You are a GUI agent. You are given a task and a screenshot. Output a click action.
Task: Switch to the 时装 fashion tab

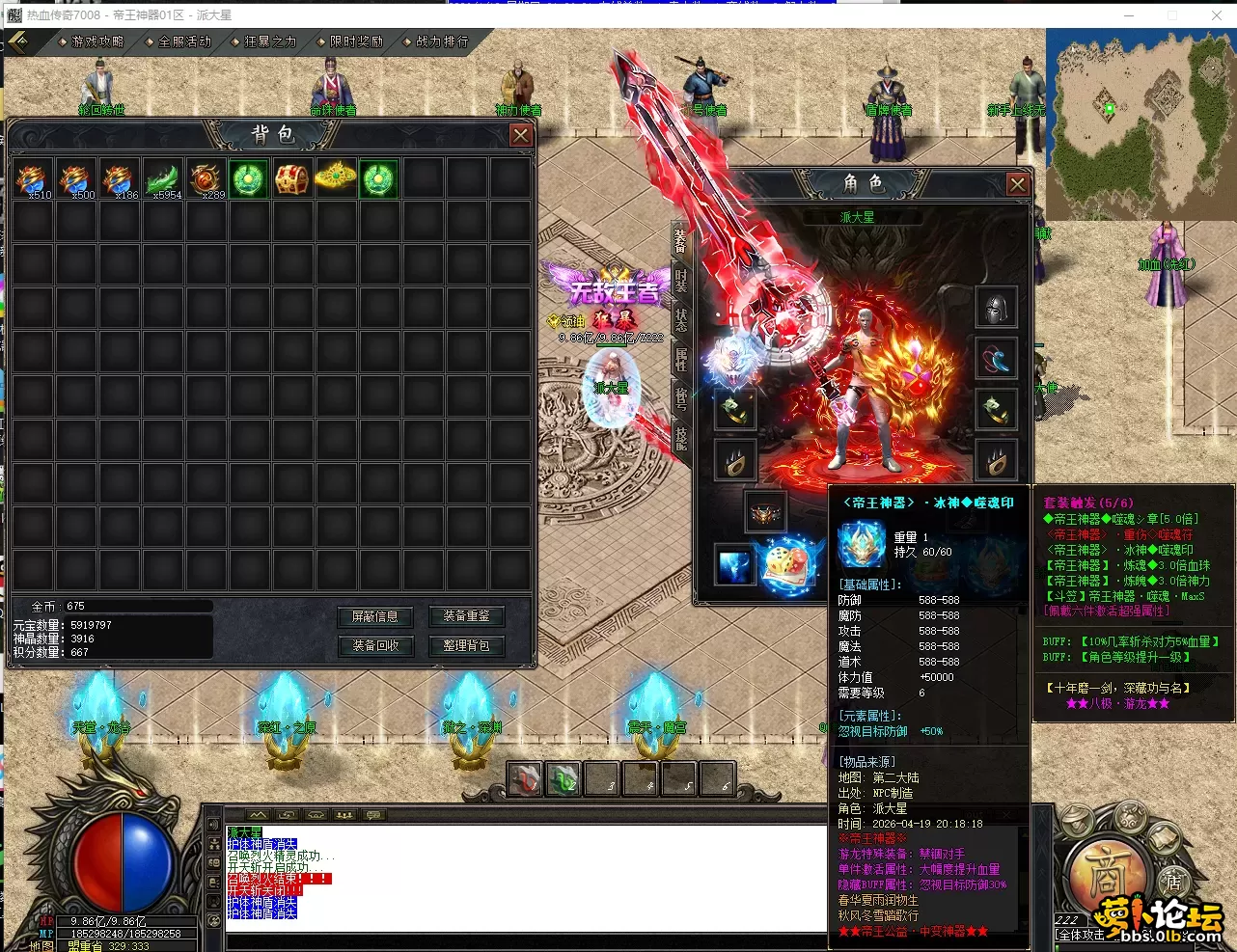point(681,280)
